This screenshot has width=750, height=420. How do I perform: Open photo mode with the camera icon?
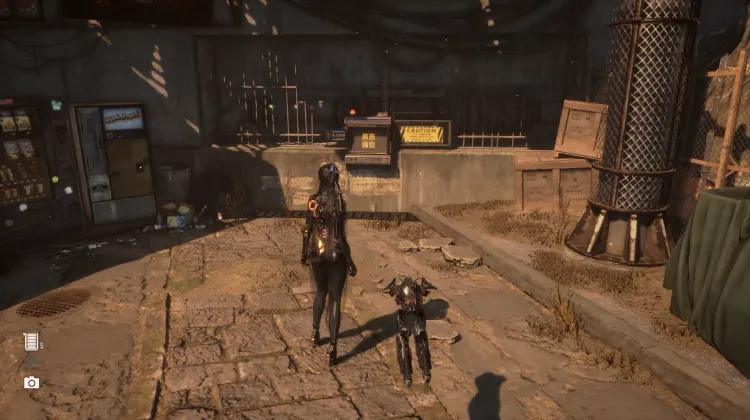(x=31, y=382)
